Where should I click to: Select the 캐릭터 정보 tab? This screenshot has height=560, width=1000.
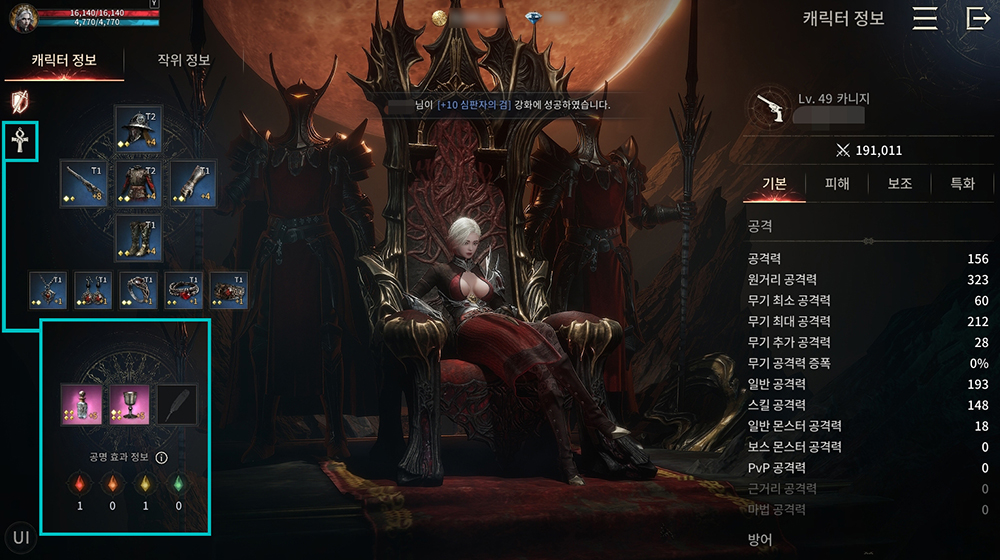pyautogui.click(x=64, y=60)
